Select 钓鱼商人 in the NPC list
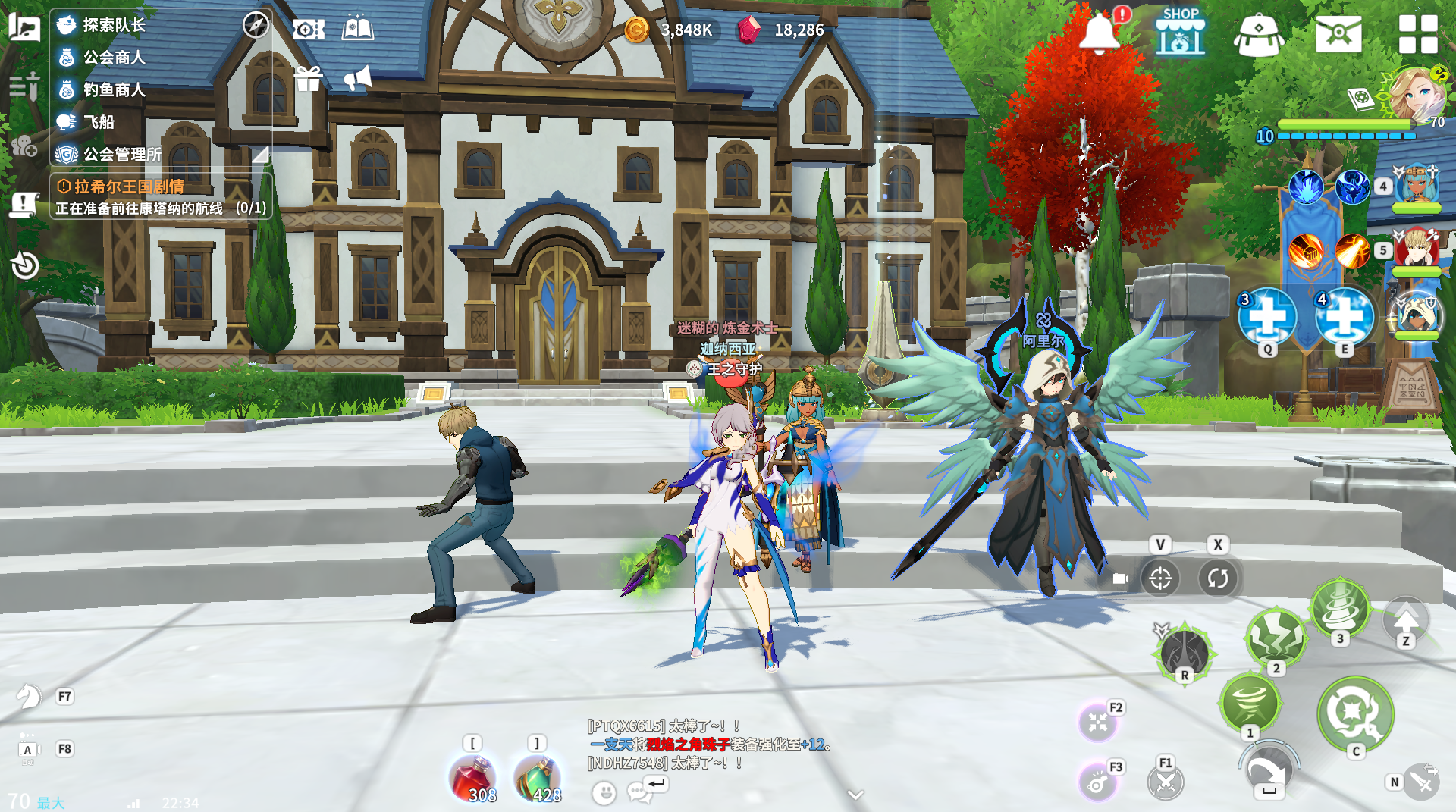Screen dimensions: 1456x812 click(114, 89)
